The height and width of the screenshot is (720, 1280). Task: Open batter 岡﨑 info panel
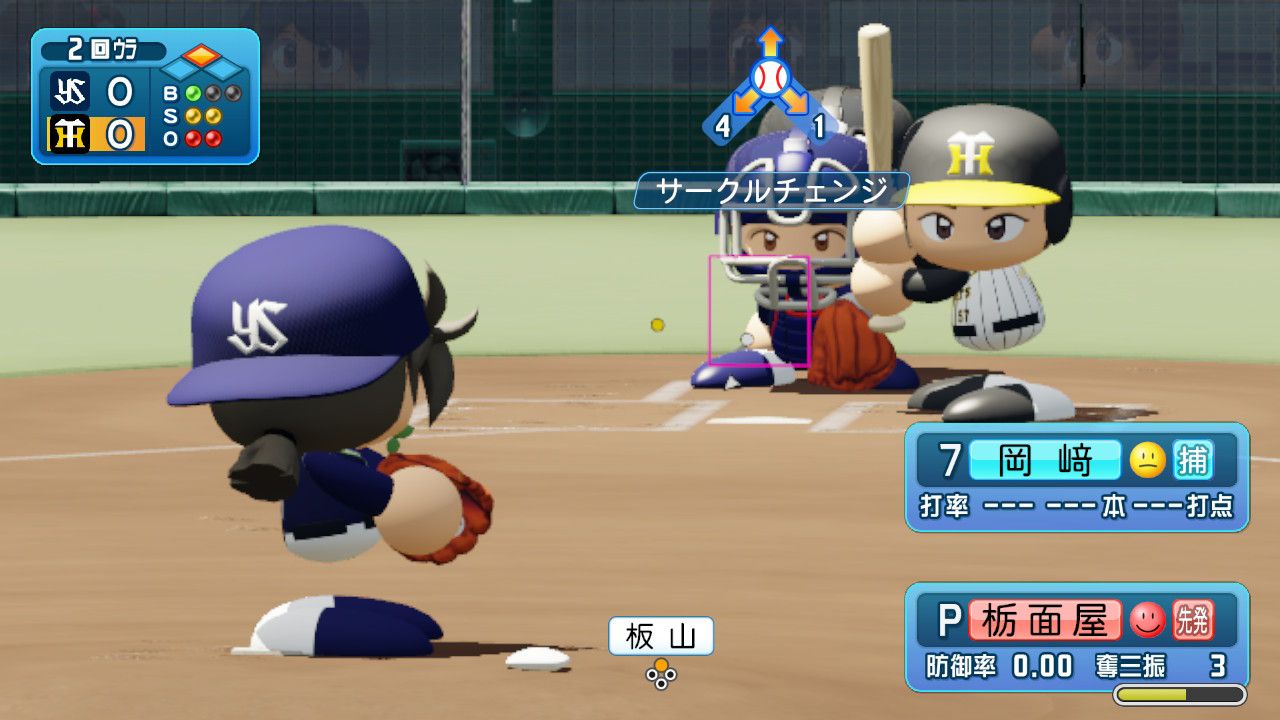(1076, 476)
